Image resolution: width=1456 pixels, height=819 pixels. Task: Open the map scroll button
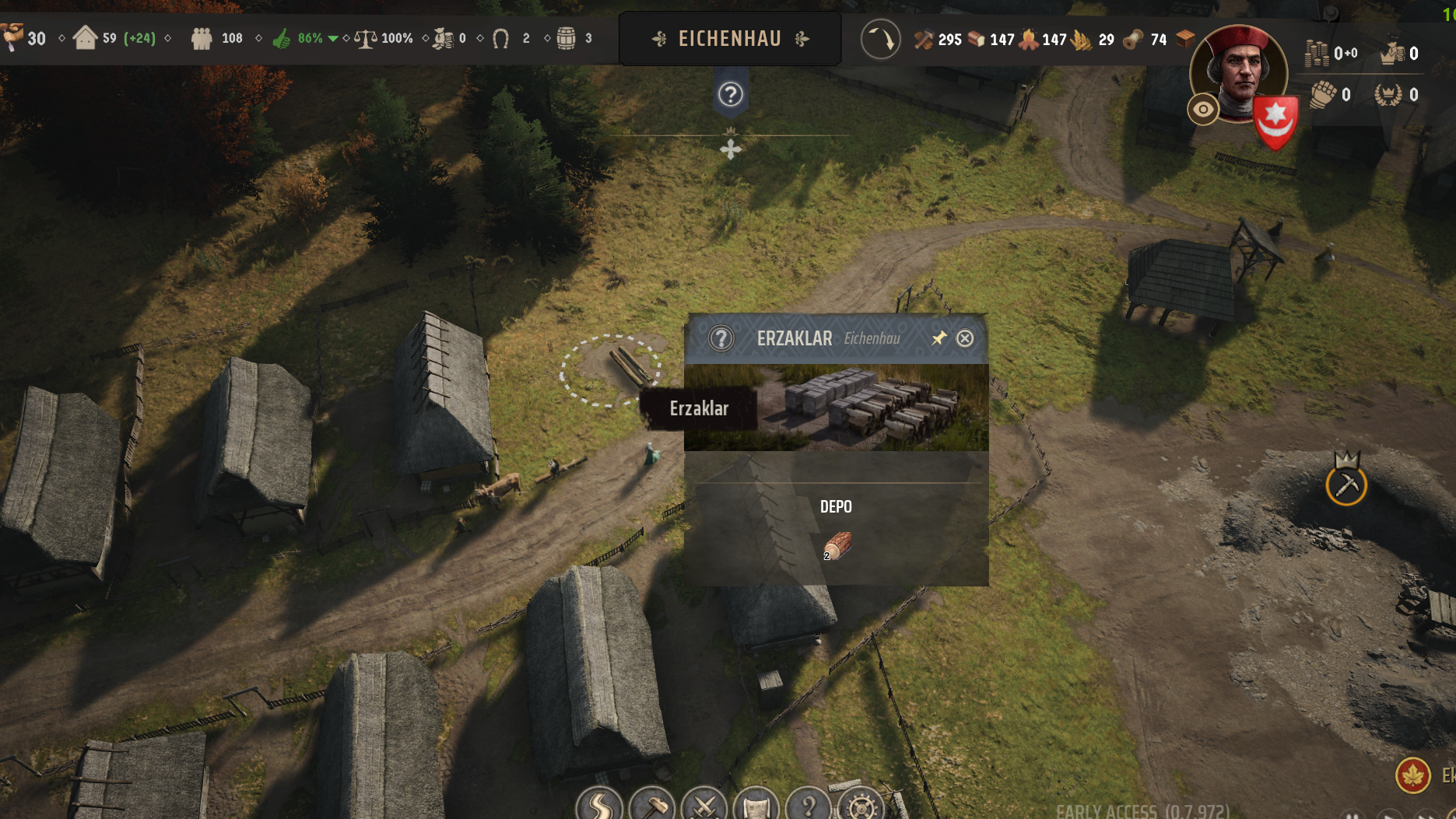pyautogui.click(x=756, y=806)
